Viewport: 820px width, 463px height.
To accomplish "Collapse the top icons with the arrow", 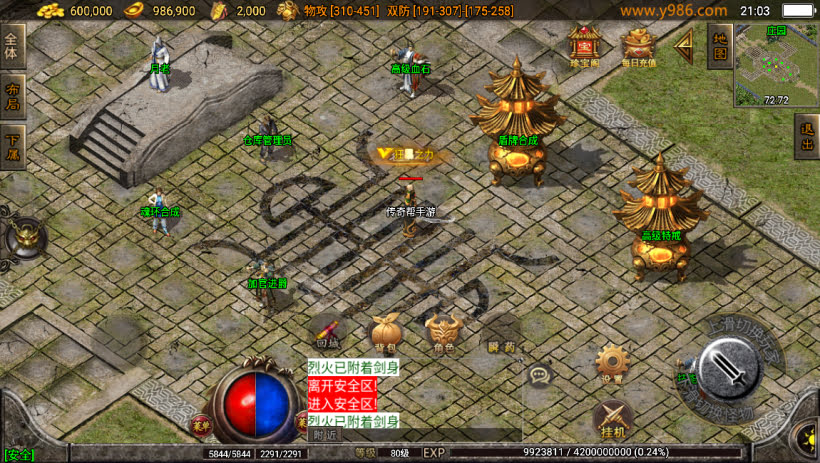I will pyautogui.click(x=685, y=45).
